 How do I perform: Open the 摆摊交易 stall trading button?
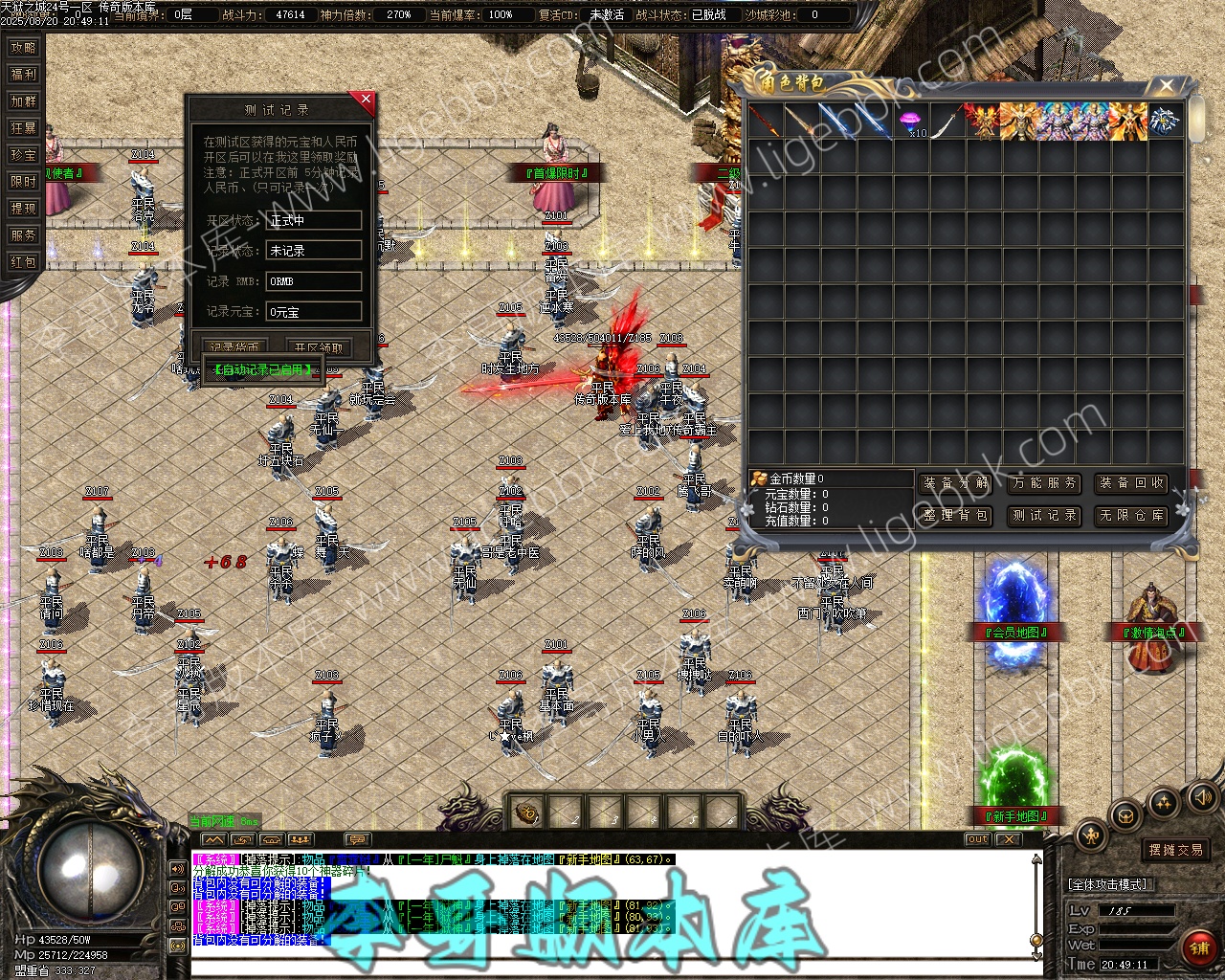[x=1175, y=850]
